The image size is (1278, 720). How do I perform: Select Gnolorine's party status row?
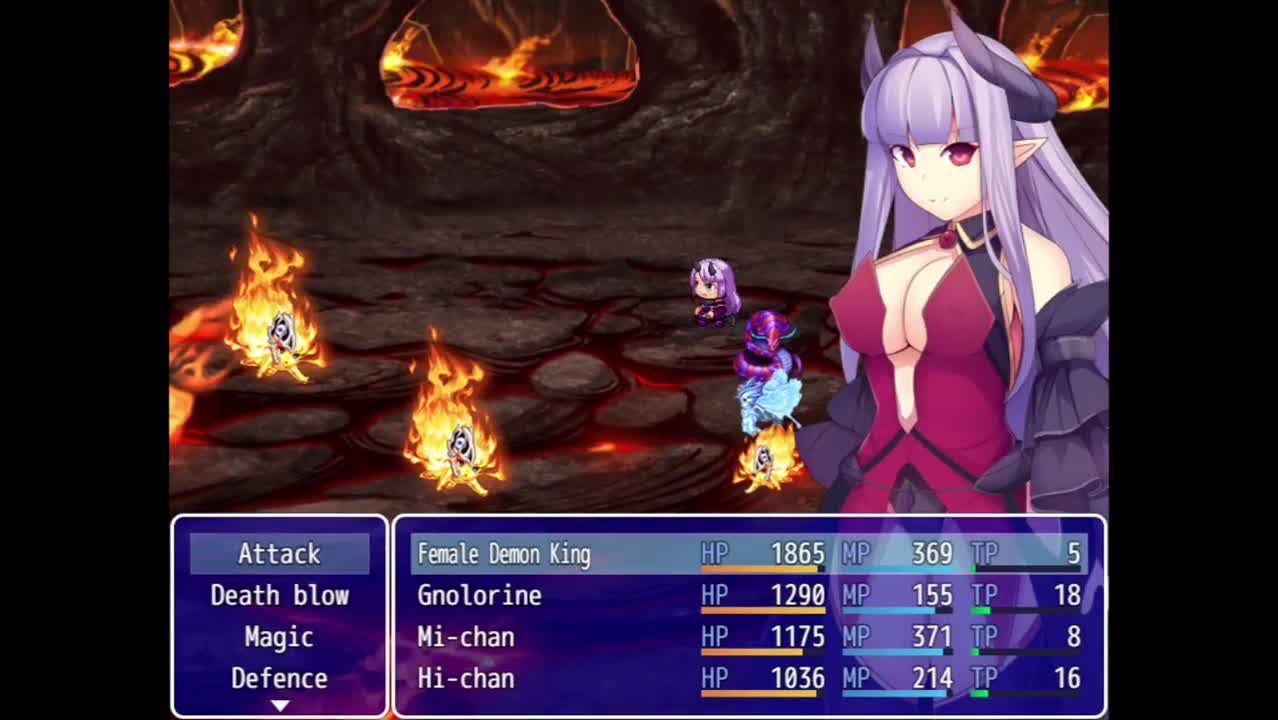(x=748, y=596)
